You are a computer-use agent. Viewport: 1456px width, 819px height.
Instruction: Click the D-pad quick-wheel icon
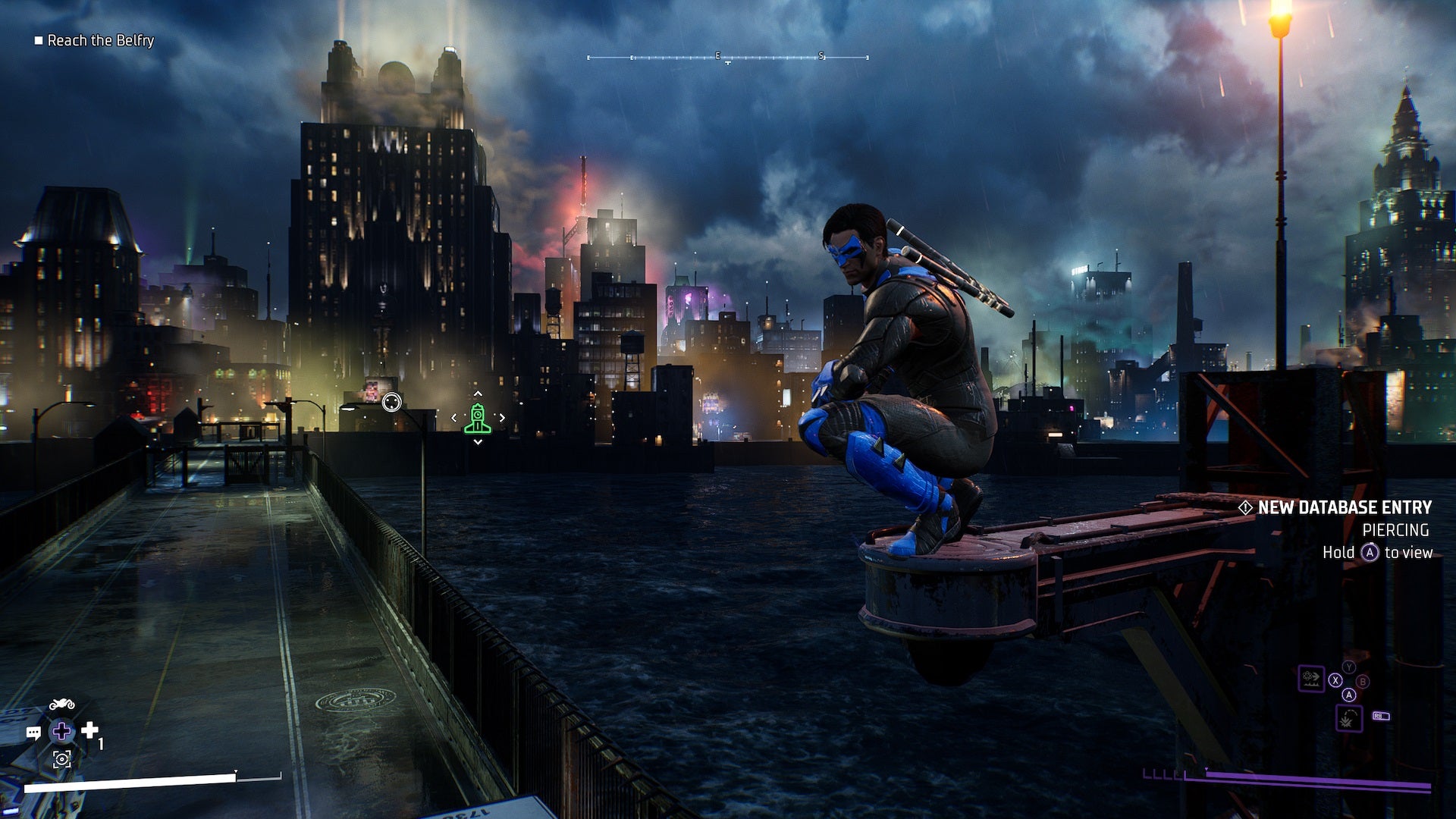(63, 732)
